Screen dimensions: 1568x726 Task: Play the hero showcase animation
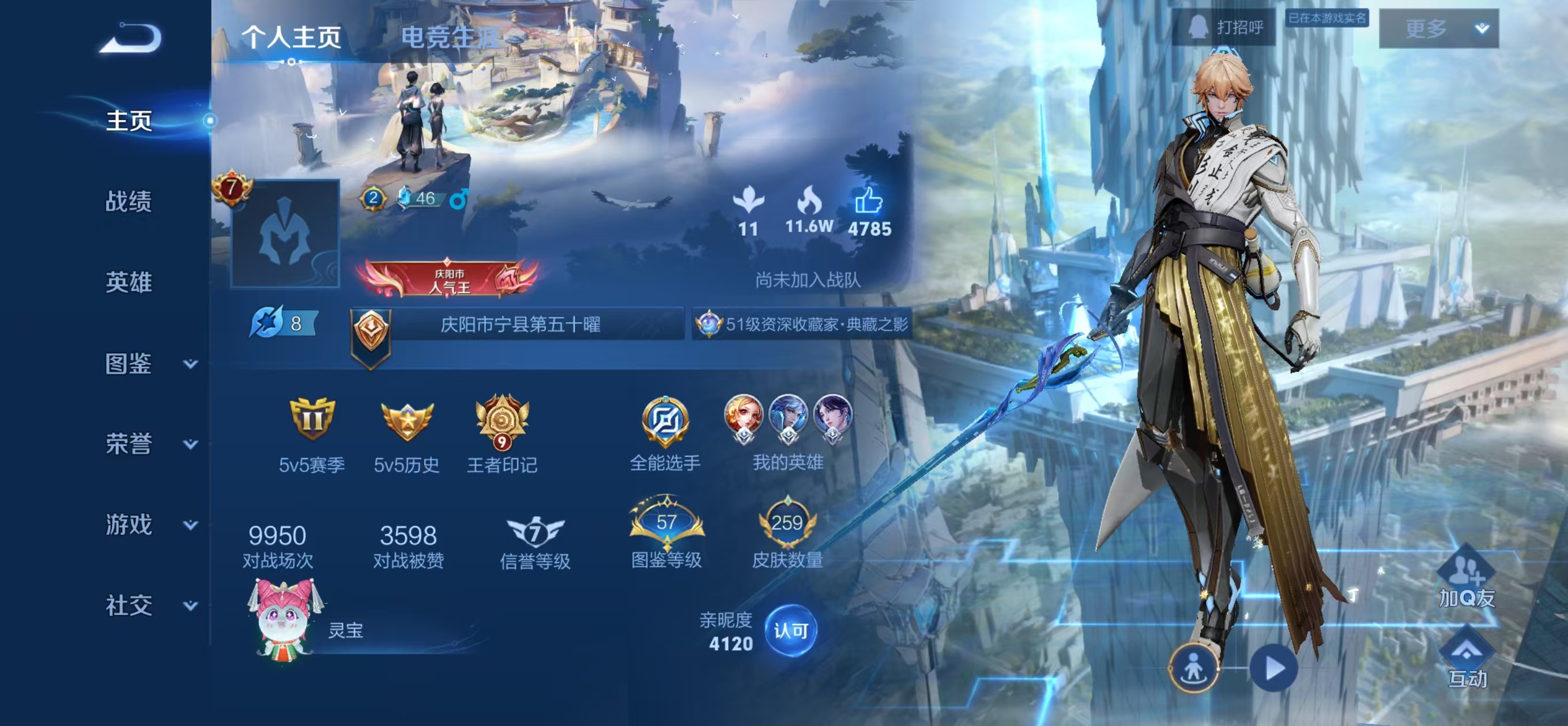1273,668
